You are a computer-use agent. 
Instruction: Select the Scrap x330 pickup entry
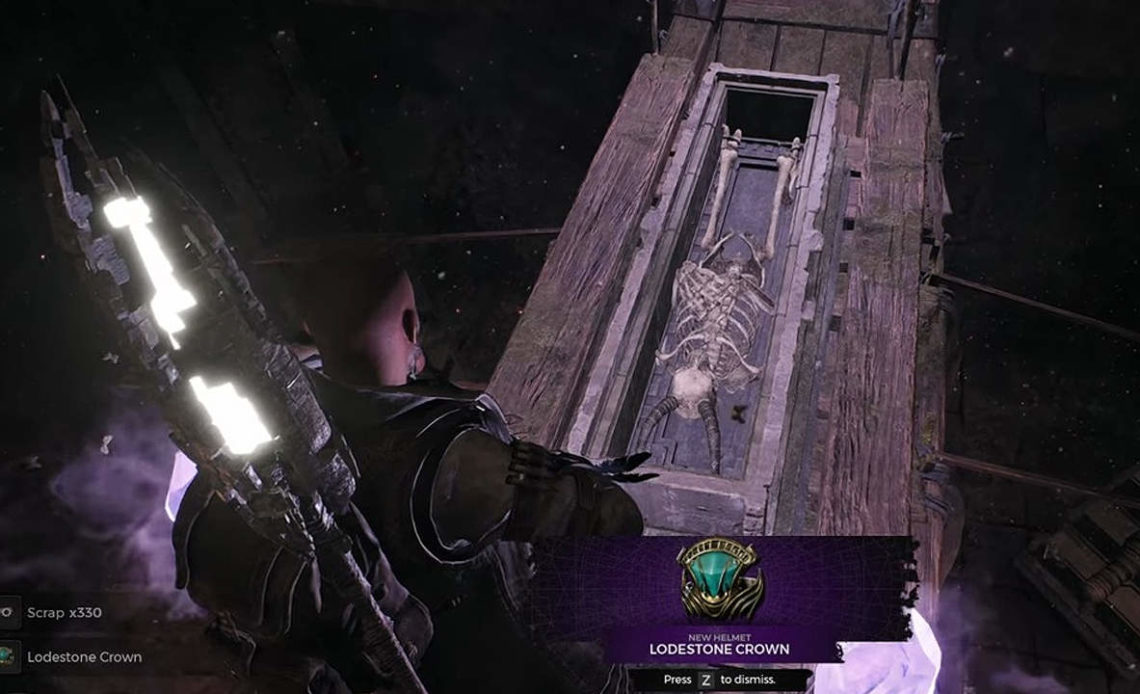pos(64,612)
